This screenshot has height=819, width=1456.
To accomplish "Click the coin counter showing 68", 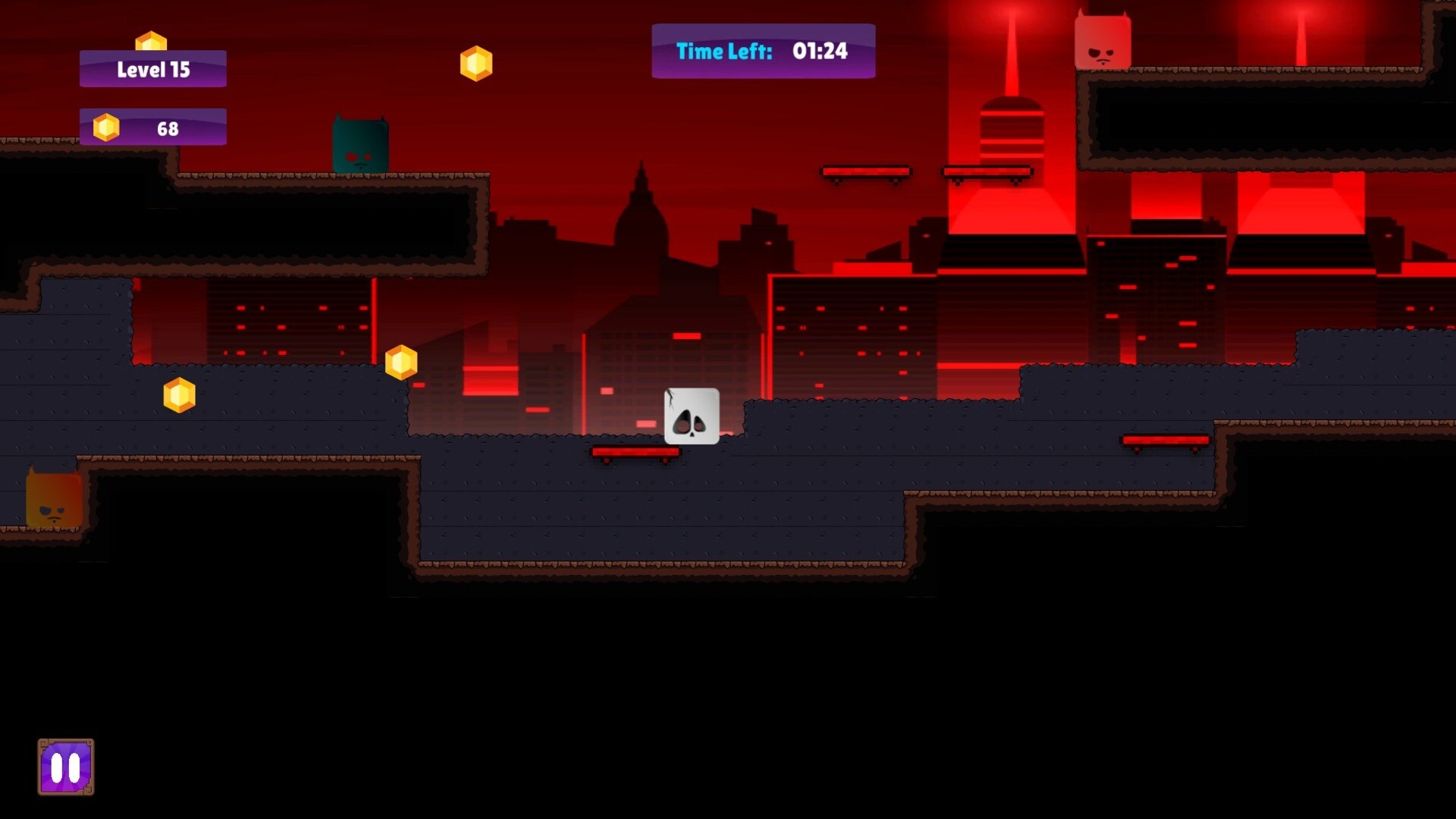I will tap(168, 127).
